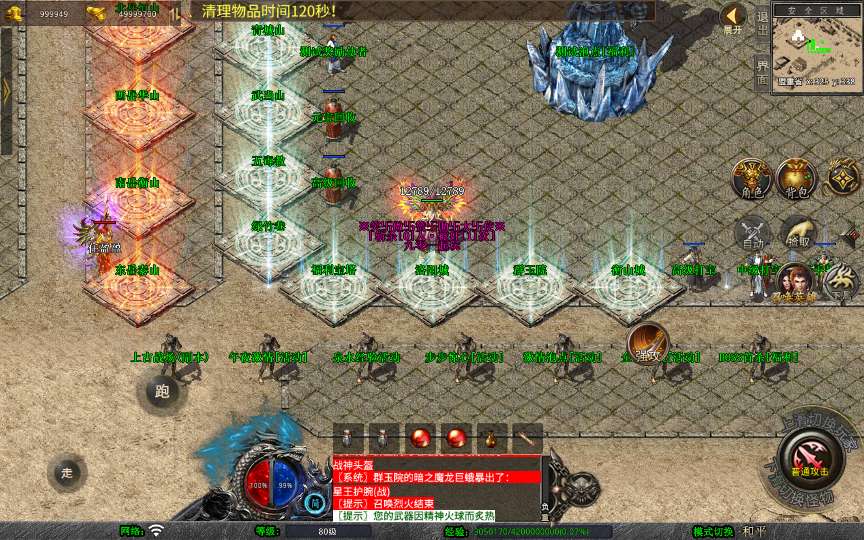Select the hero portrait icon
The image size is (864, 540).
coord(793,281)
